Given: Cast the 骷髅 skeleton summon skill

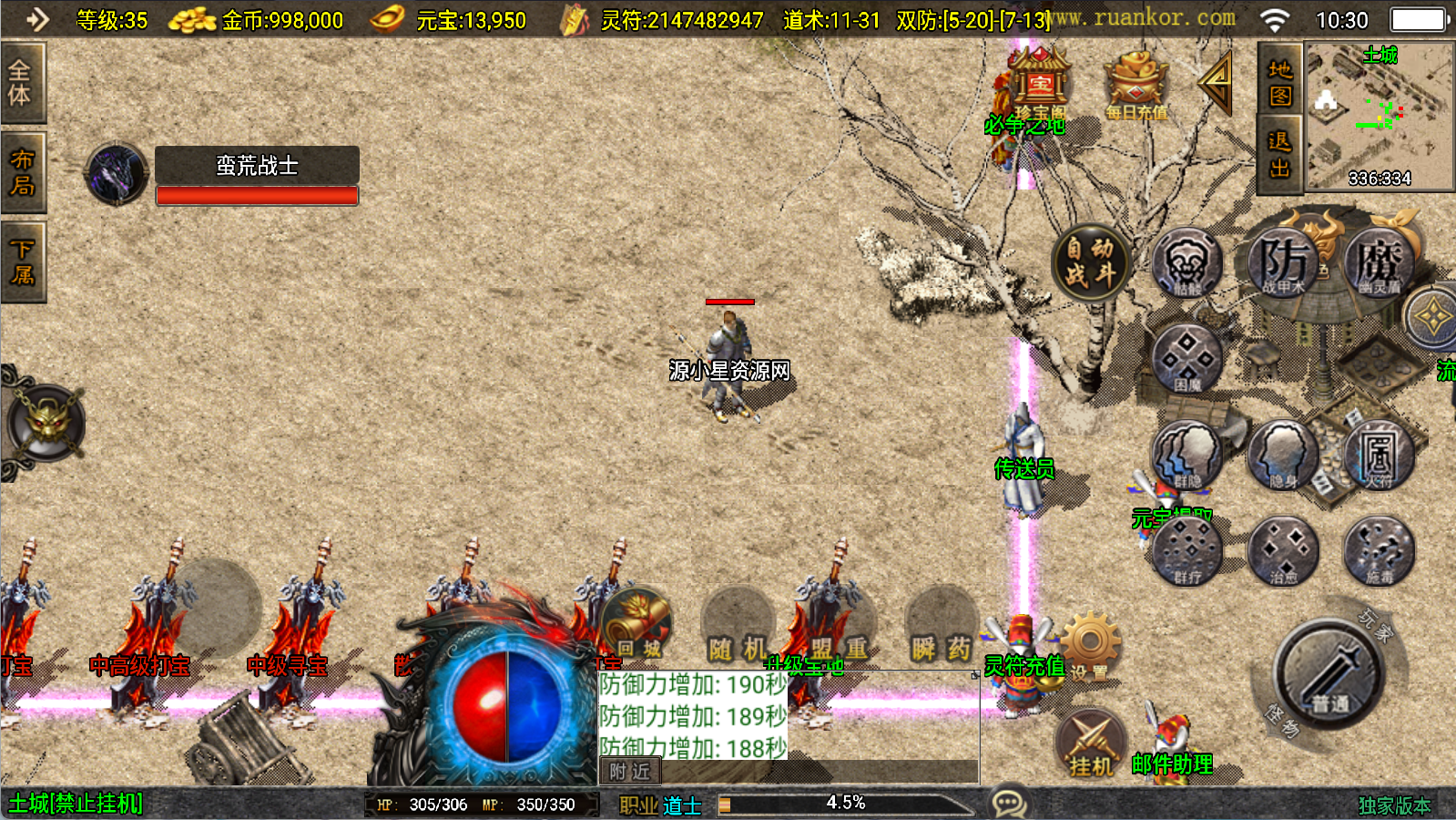Looking at the screenshot, I should (x=1186, y=263).
